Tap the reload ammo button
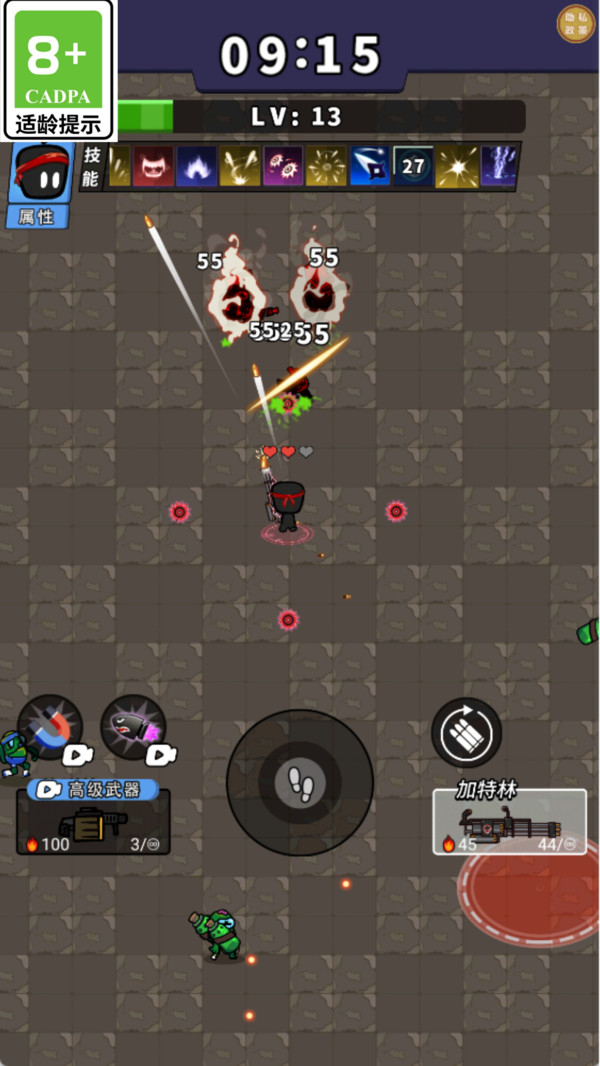 click(466, 733)
